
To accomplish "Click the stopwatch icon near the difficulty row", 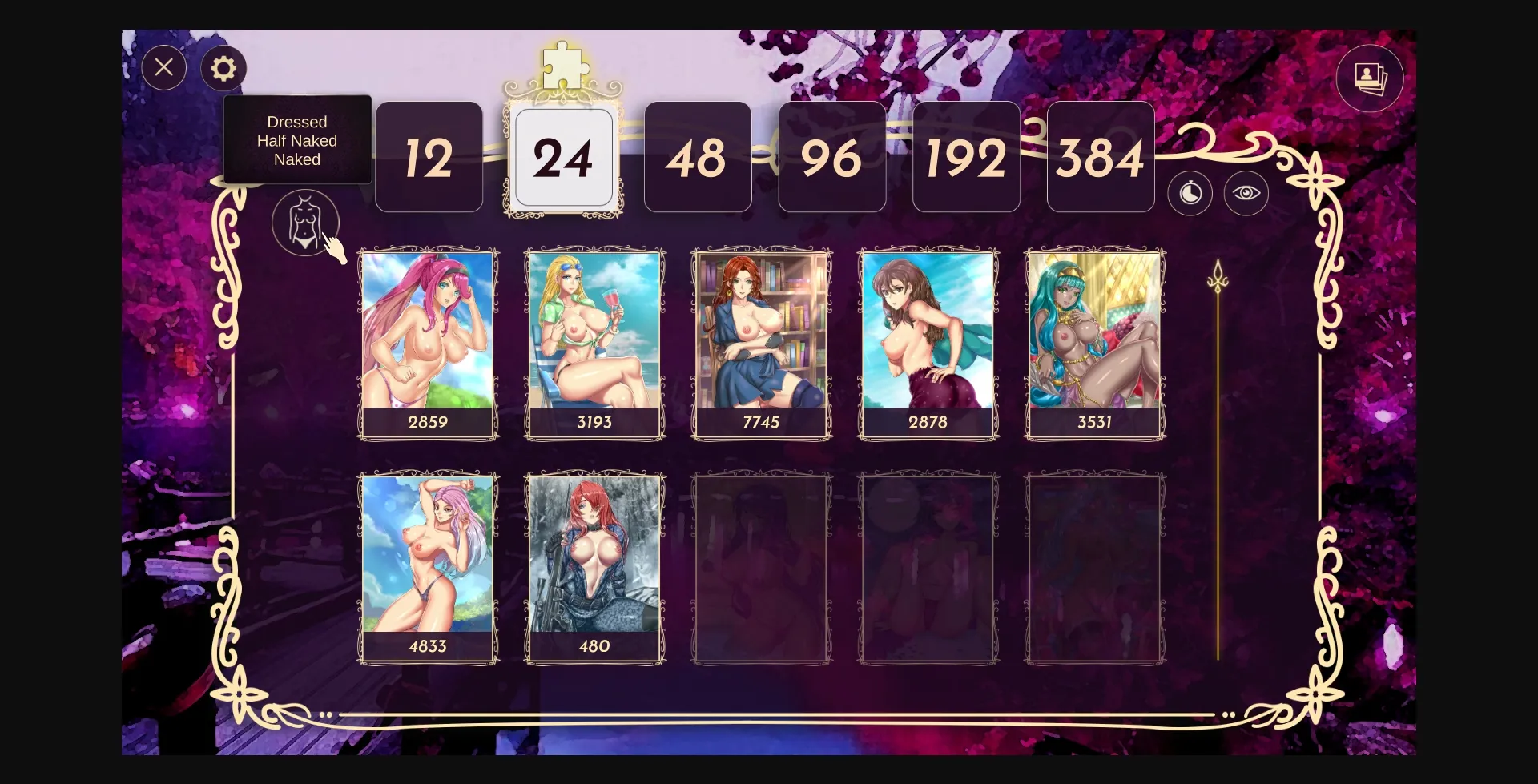I will pyautogui.click(x=1190, y=194).
